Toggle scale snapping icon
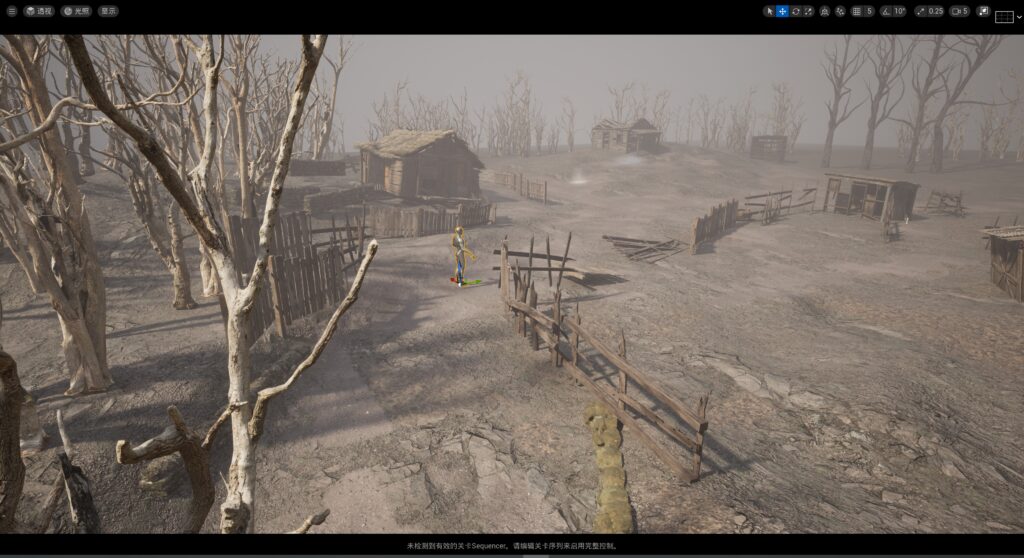This screenshot has width=1024, height=558. click(921, 11)
